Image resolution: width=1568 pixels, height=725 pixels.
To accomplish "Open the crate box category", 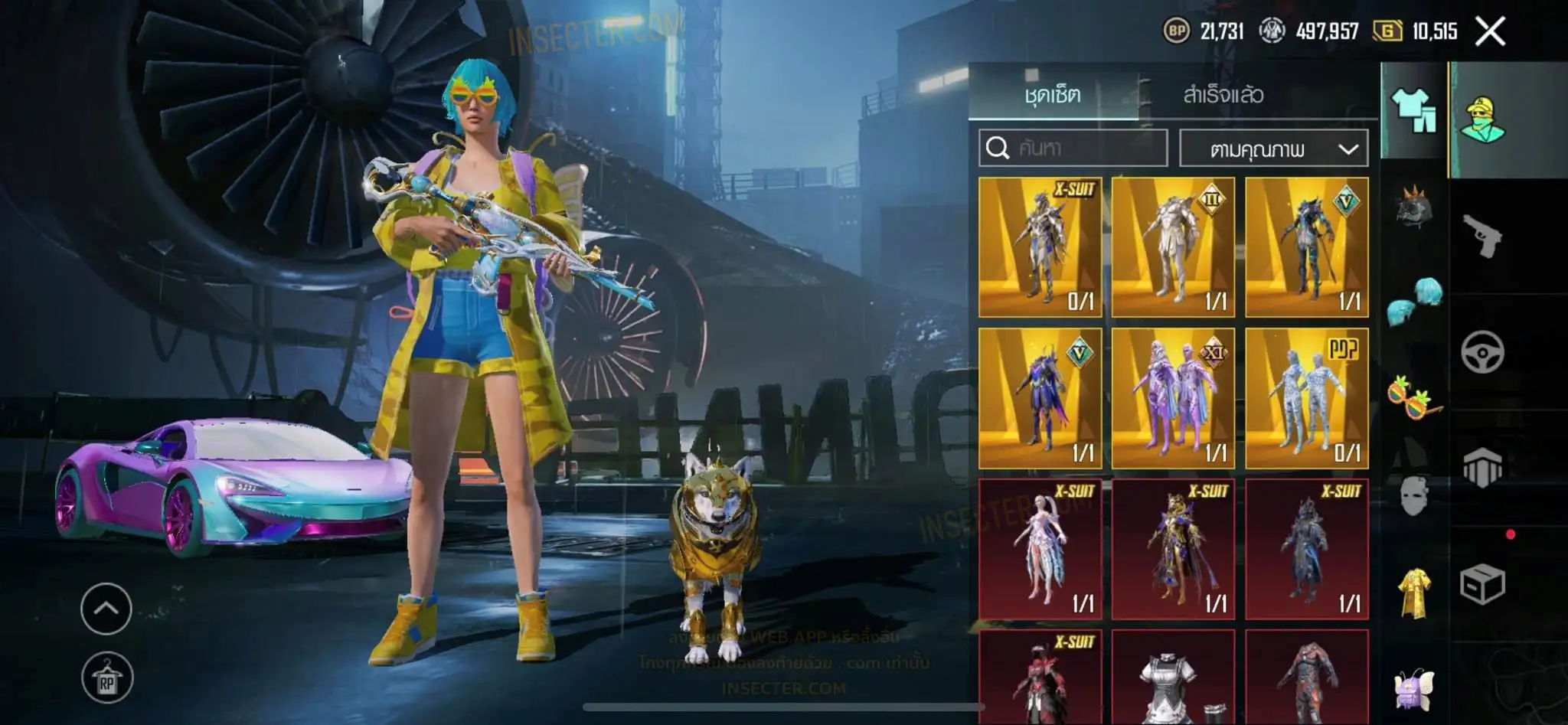I will (x=1482, y=585).
